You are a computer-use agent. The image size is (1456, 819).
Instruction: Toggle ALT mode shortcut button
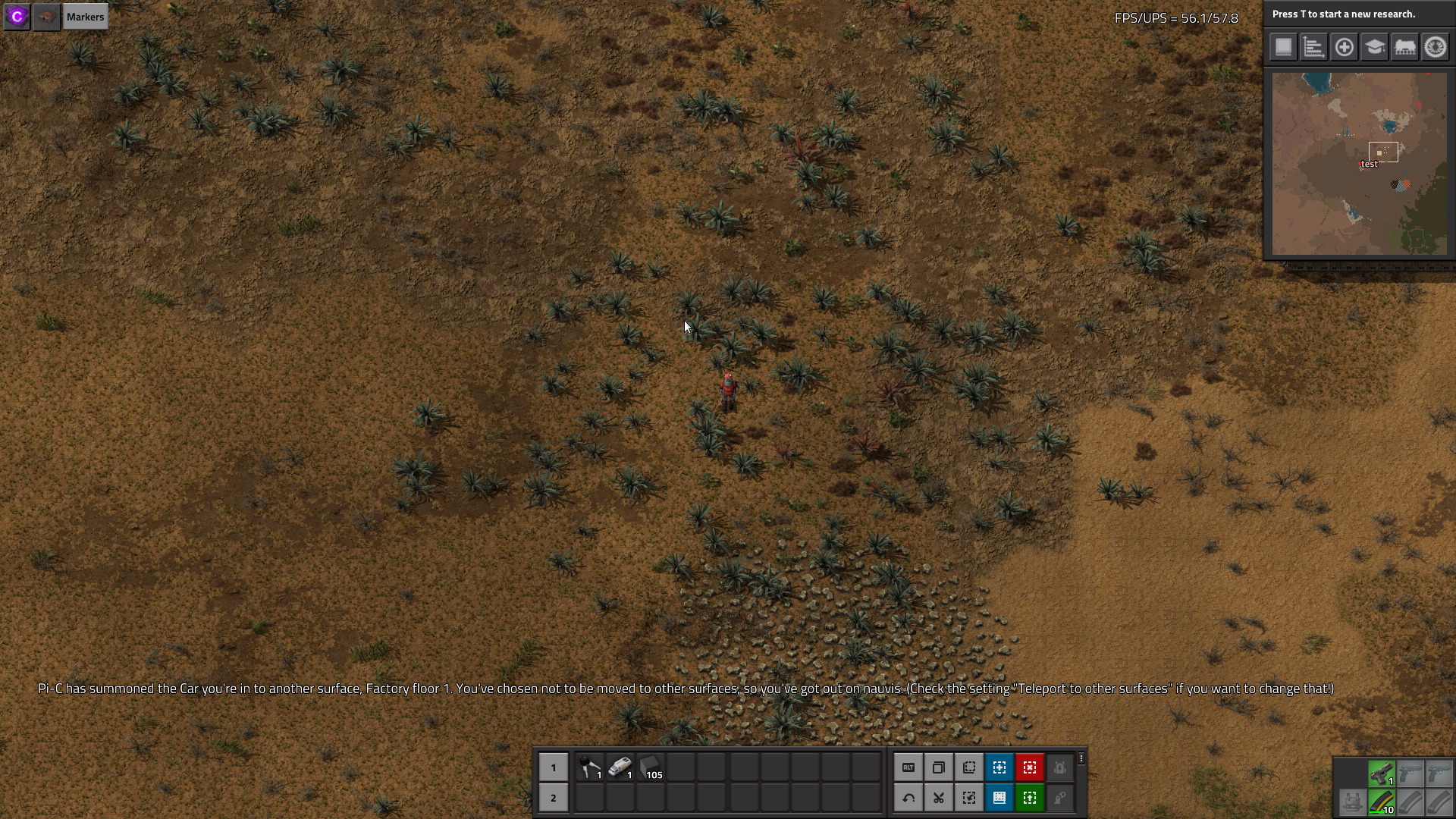click(908, 767)
